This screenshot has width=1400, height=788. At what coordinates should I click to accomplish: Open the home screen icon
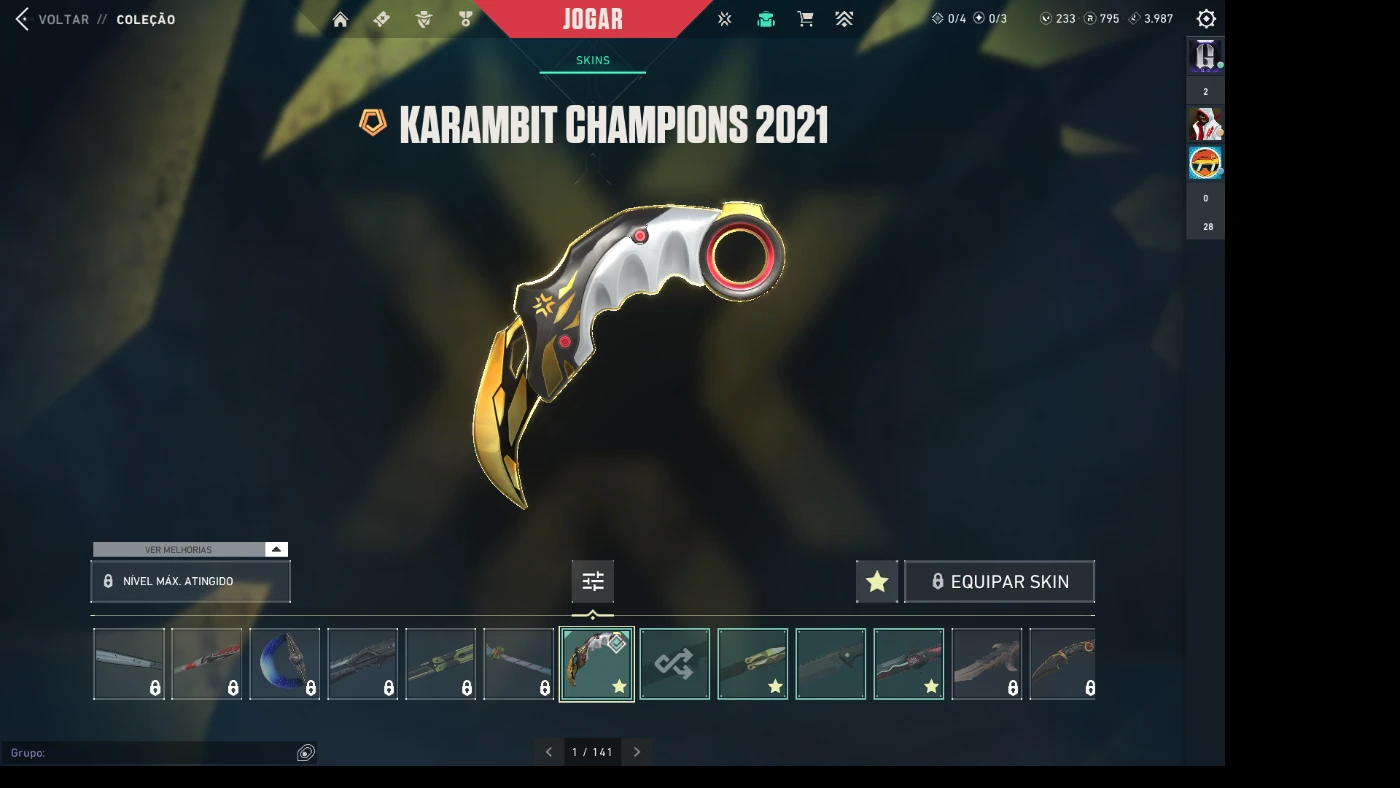click(340, 19)
